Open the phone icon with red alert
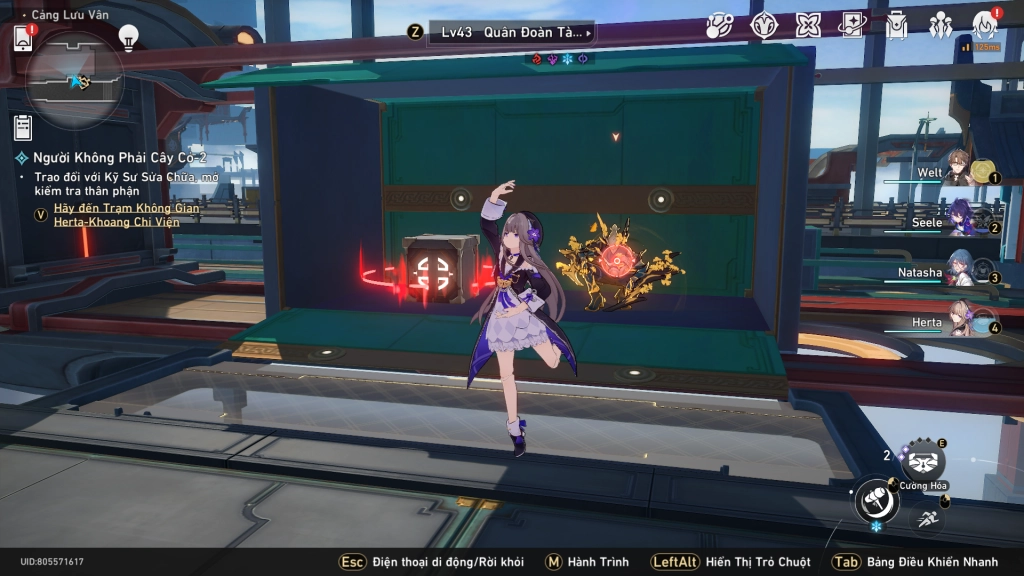The width and height of the screenshot is (1024, 576). [23, 38]
